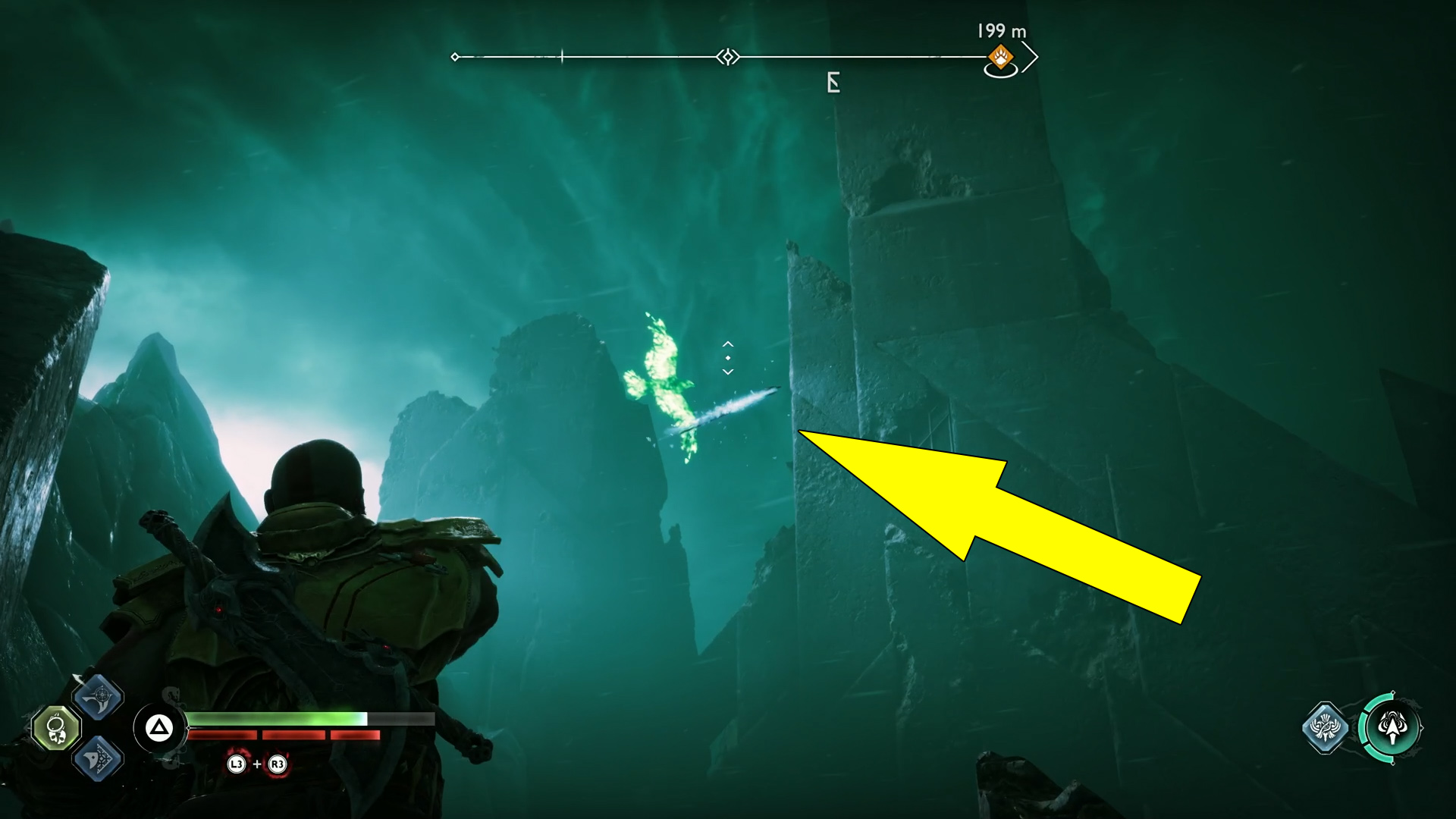The height and width of the screenshot is (819, 1456).
Task: Click the R3 stick button prompt
Action: pos(278,764)
